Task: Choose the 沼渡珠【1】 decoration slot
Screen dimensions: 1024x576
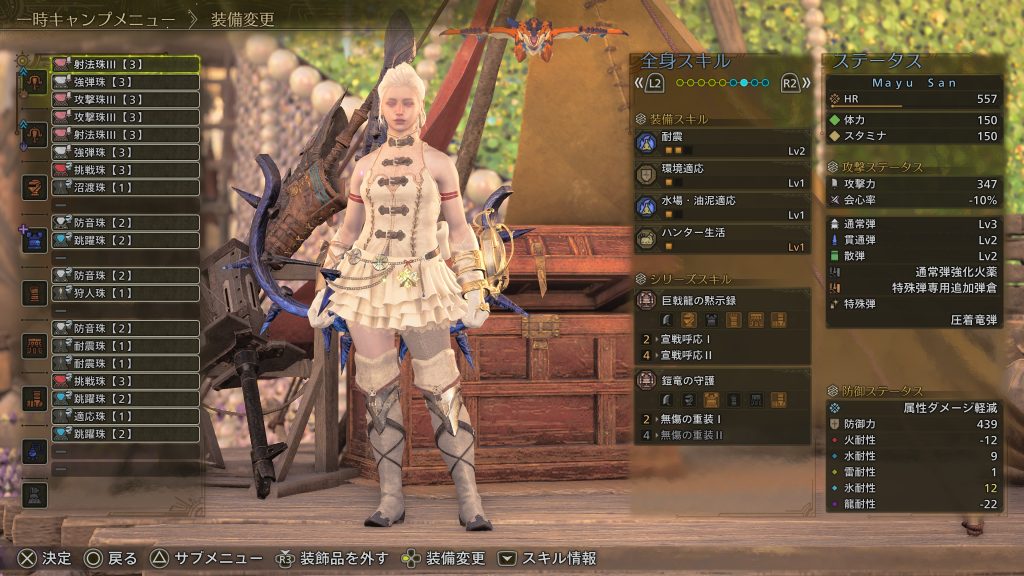Action: pos(125,187)
